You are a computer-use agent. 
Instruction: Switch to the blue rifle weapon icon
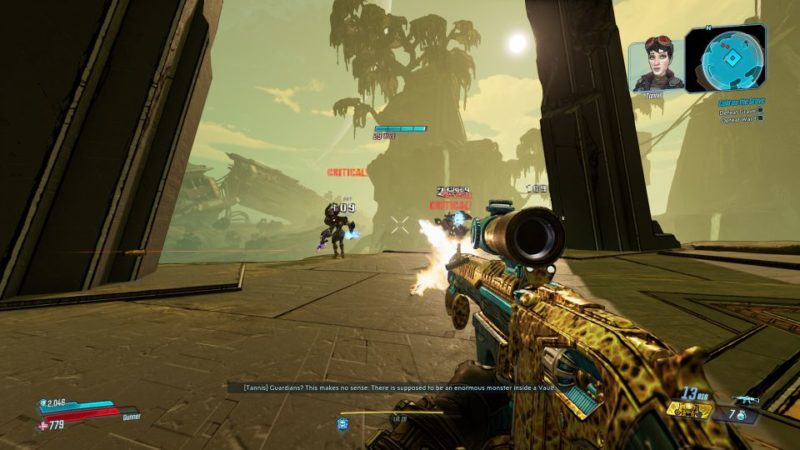747,399
